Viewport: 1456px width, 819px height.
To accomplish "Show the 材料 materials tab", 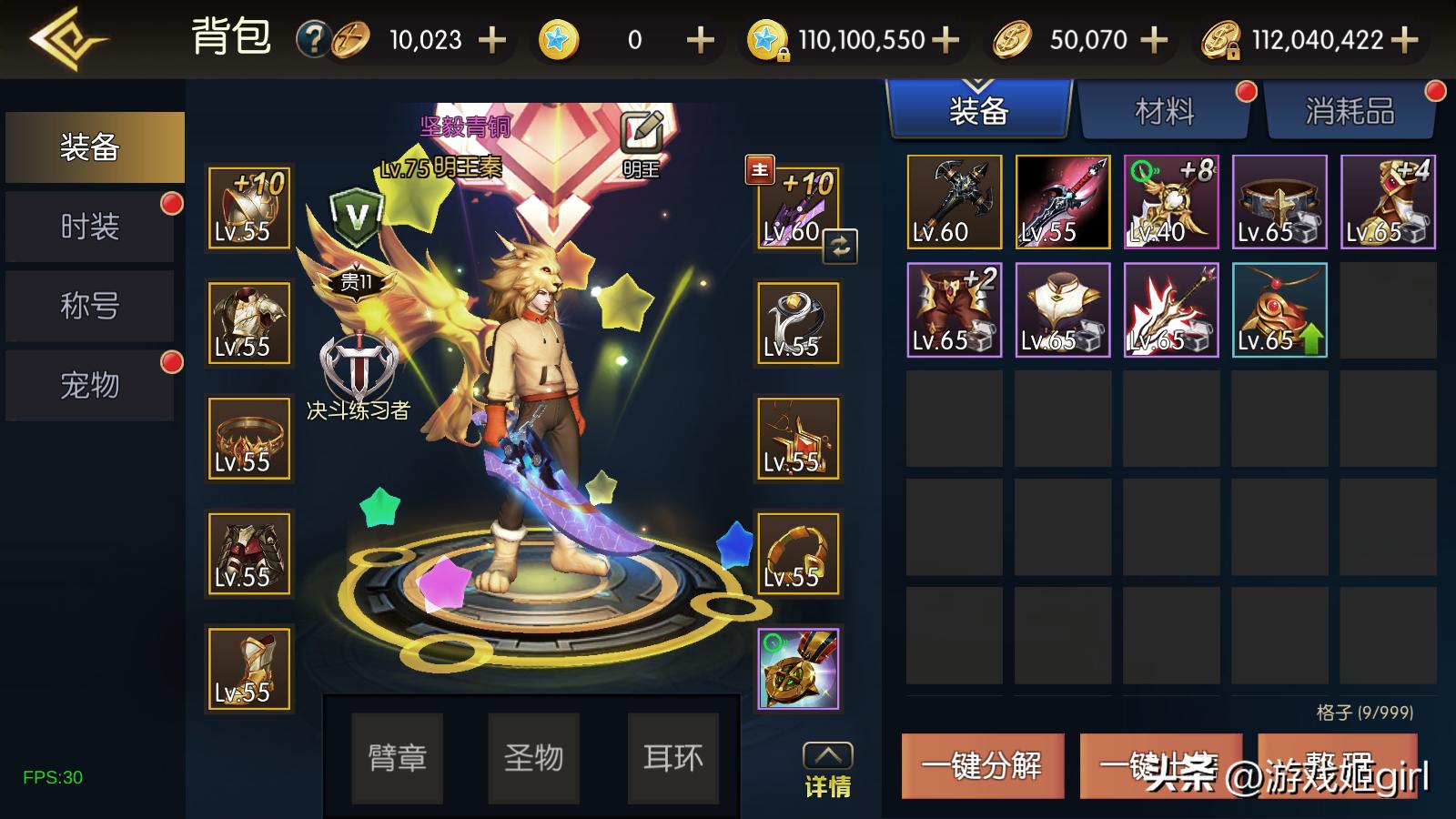I will (x=1164, y=112).
